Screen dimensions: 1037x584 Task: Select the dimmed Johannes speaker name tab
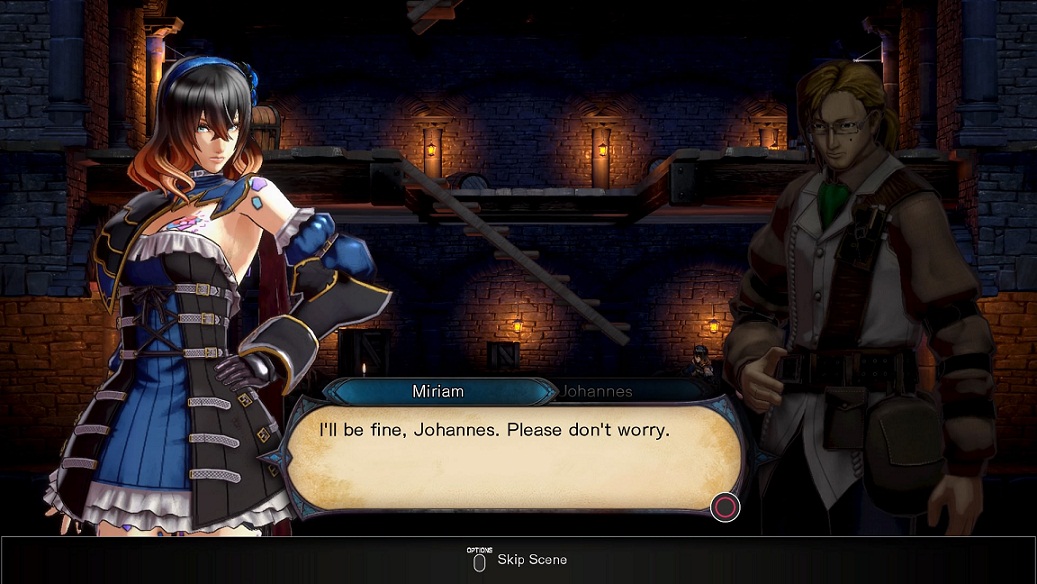597,391
